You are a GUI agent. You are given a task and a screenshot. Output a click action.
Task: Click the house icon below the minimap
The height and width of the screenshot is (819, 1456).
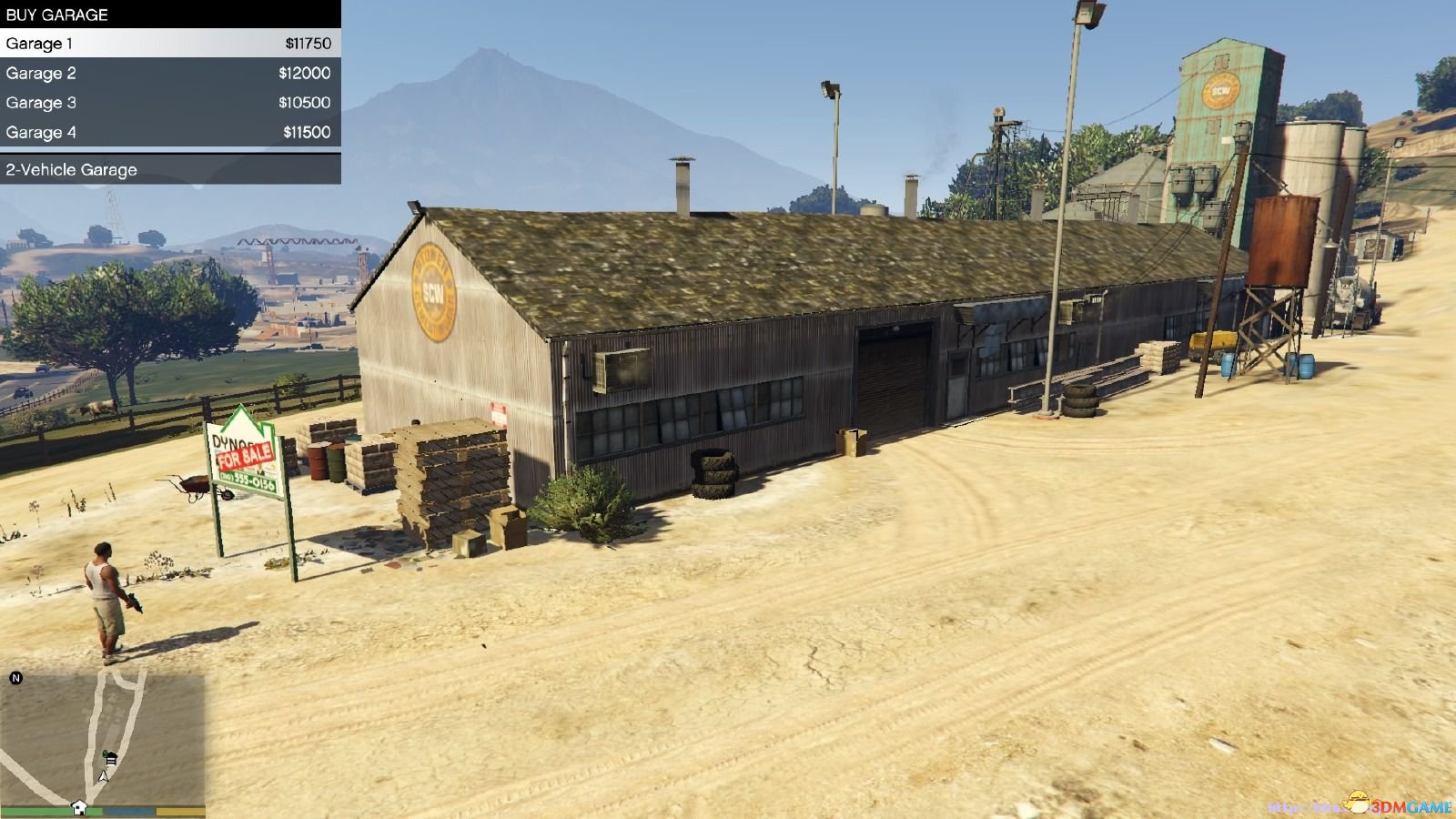79,807
